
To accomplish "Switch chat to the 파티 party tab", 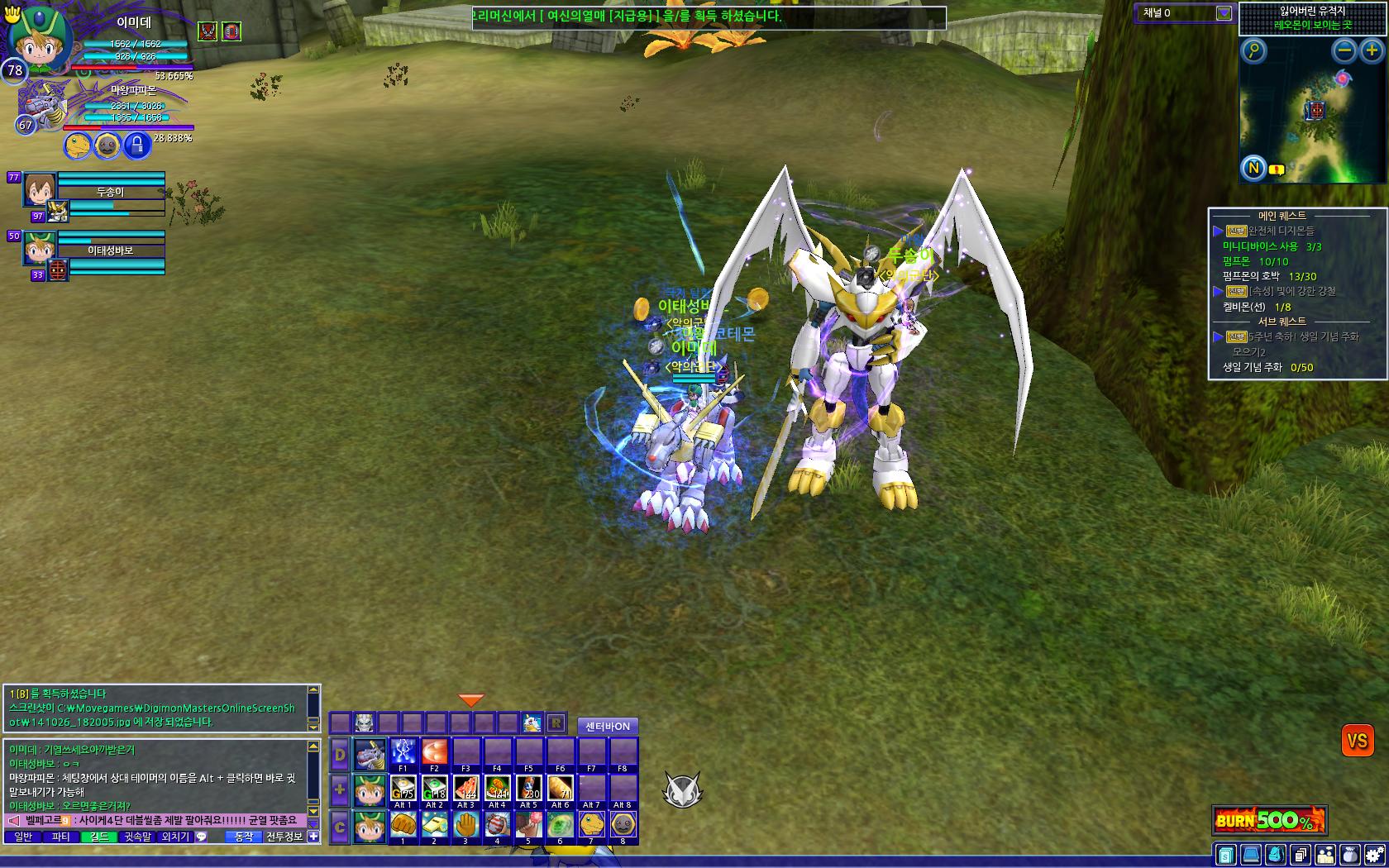I will pos(60,837).
